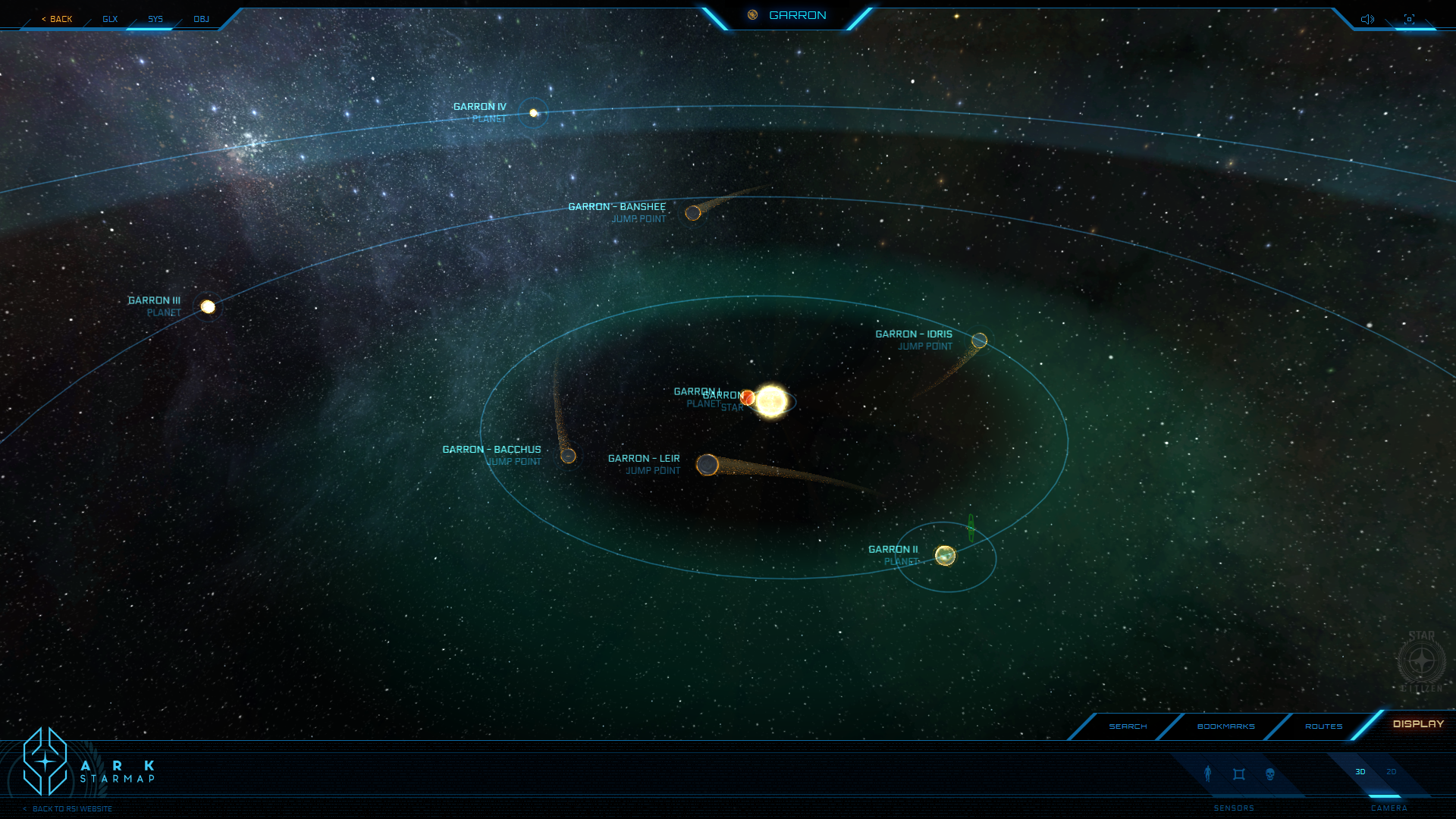Choose the 3D camera mode
The width and height of the screenshot is (1456, 819).
pyautogui.click(x=1360, y=772)
